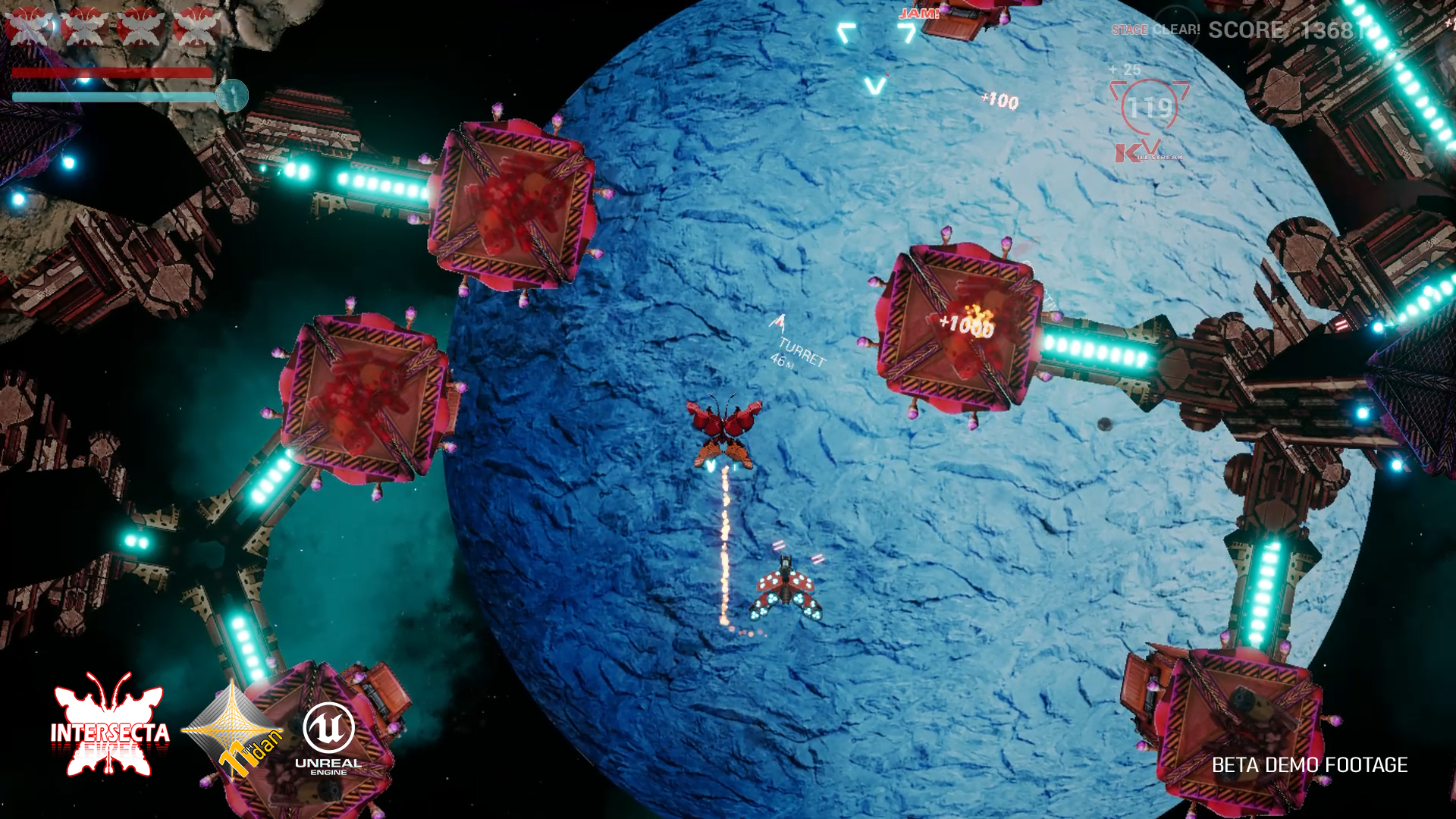Click the Unreal Engine logo

328,738
